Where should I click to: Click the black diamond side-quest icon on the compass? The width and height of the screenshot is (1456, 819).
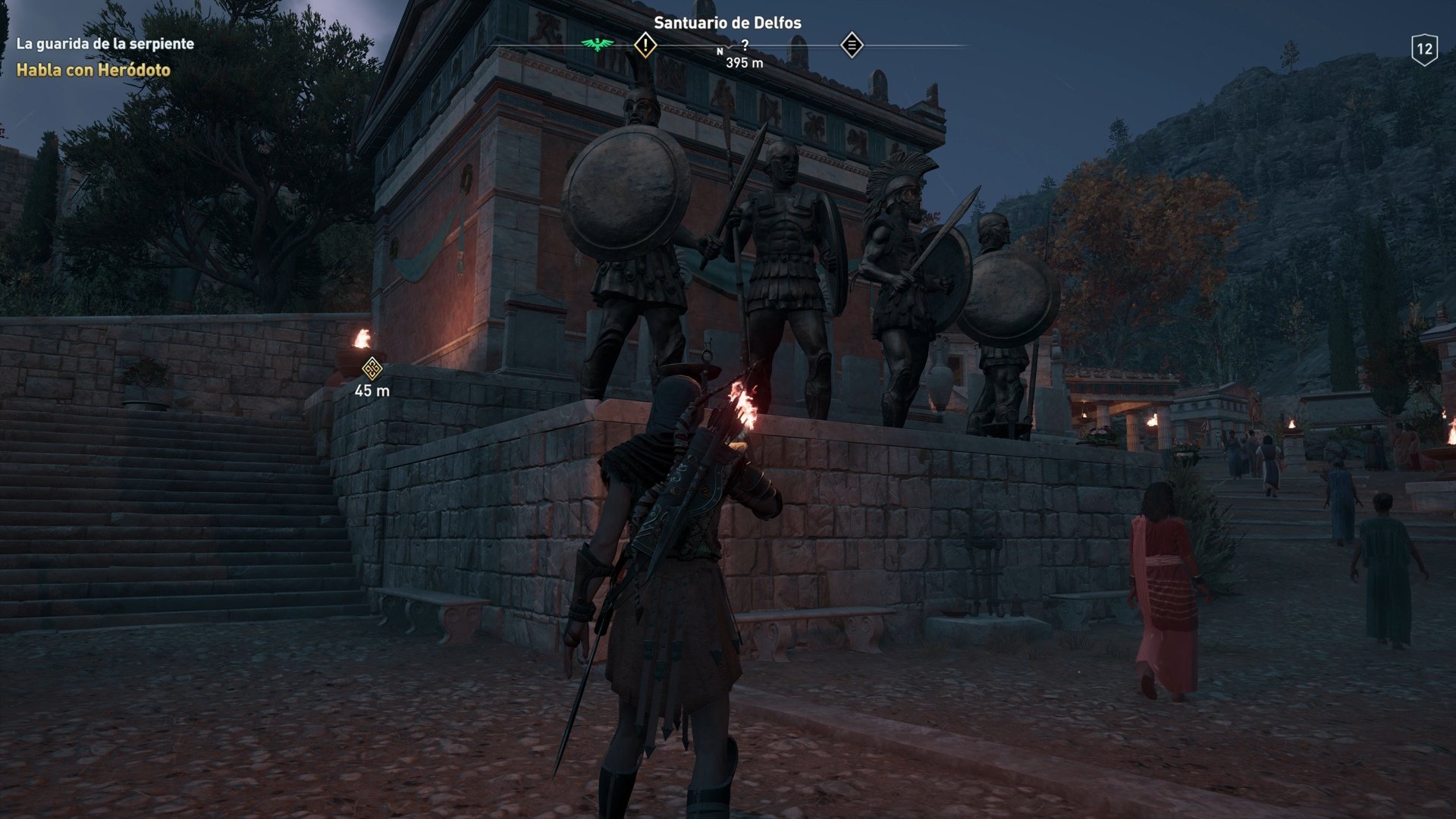coord(852,45)
